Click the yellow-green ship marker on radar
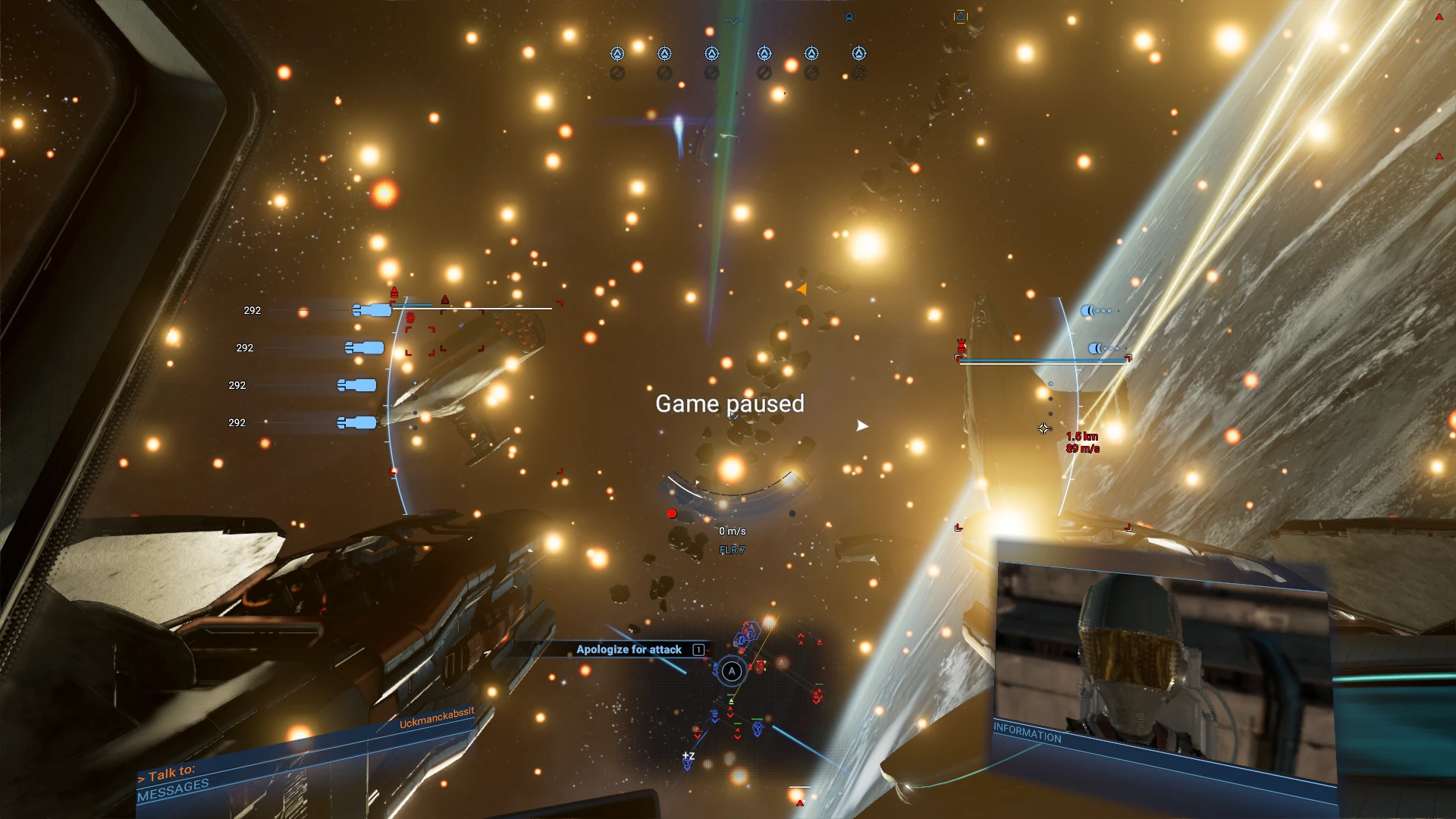Viewport: 1456px width, 819px height. [731, 701]
